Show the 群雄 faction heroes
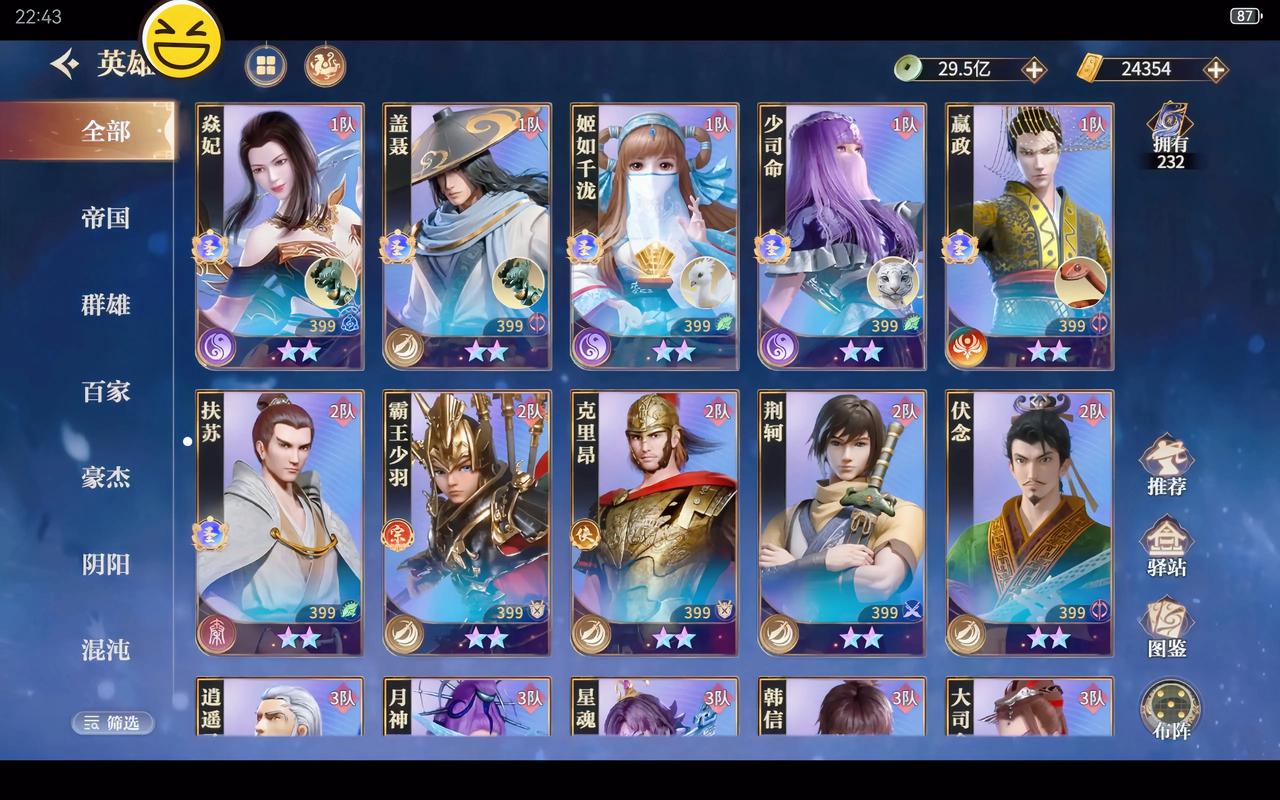Image resolution: width=1280 pixels, height=800 pixels. click(x=105, y=305)
